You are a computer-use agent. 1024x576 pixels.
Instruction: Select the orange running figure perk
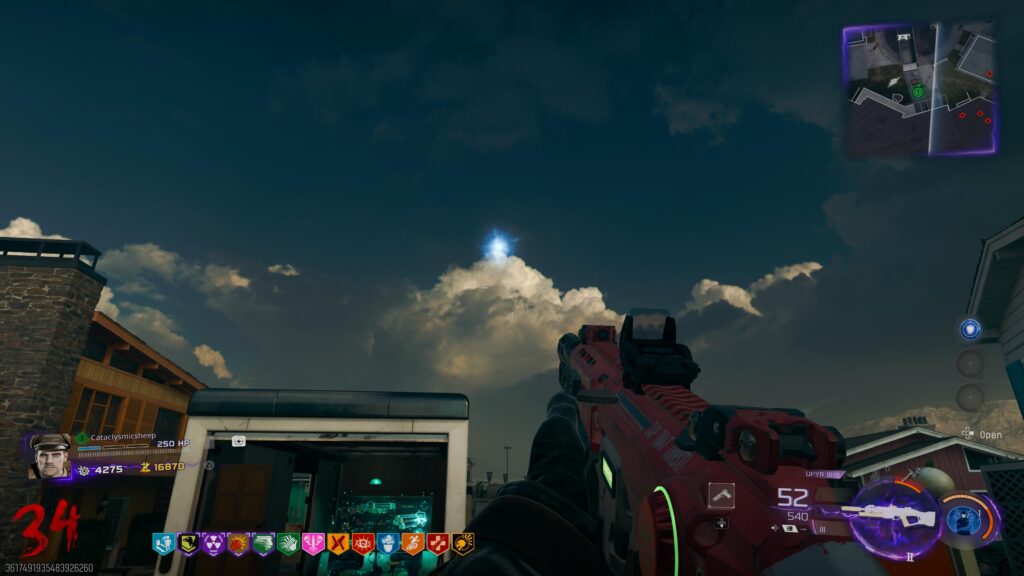(413, 544)
